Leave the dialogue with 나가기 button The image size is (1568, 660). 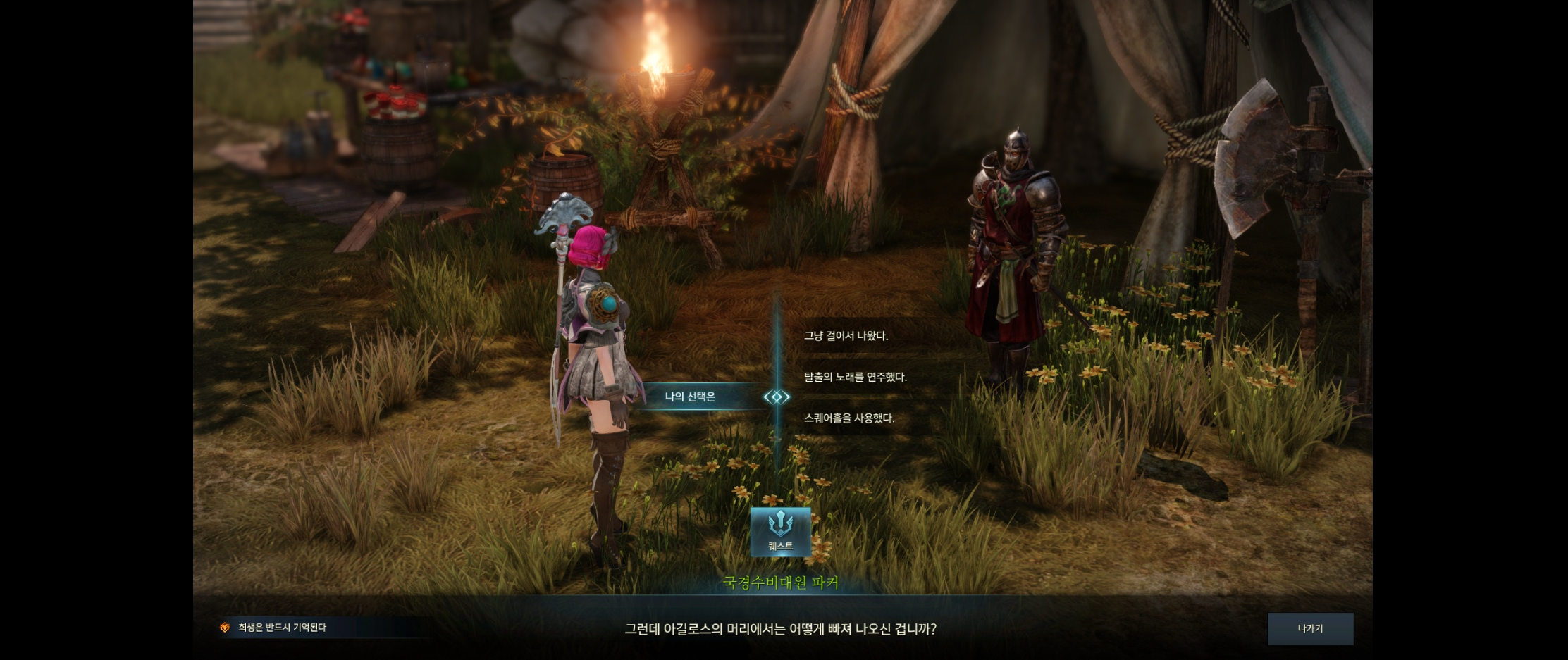pos(1310,628)
